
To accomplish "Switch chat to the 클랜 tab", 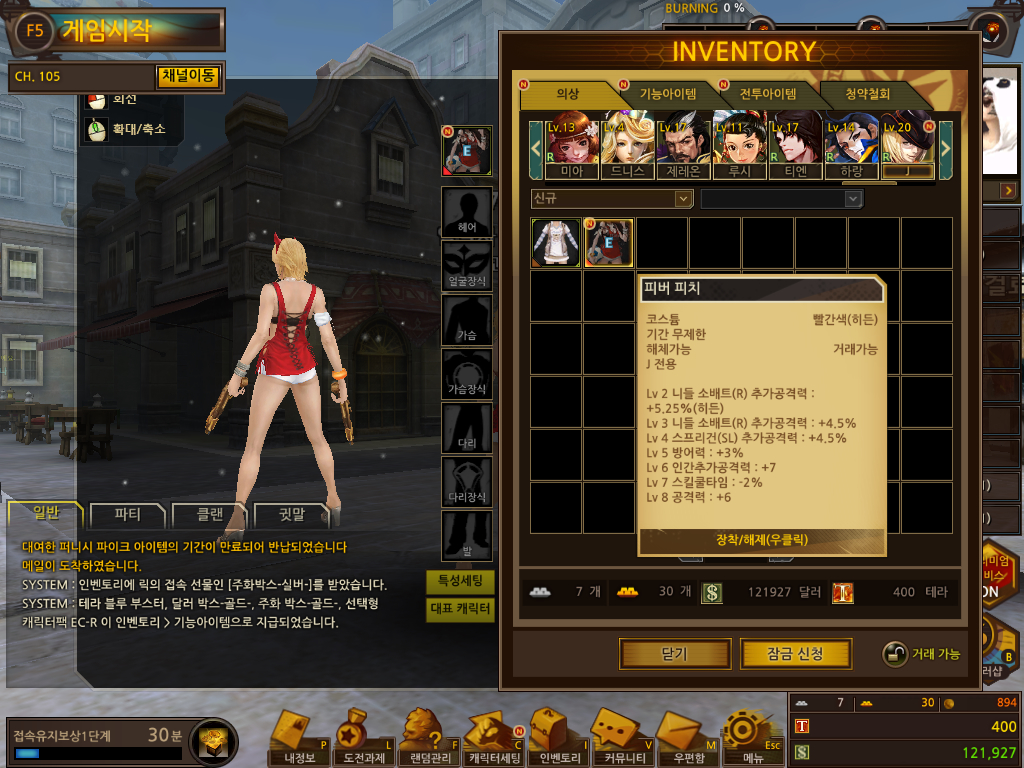I will 209,516.
